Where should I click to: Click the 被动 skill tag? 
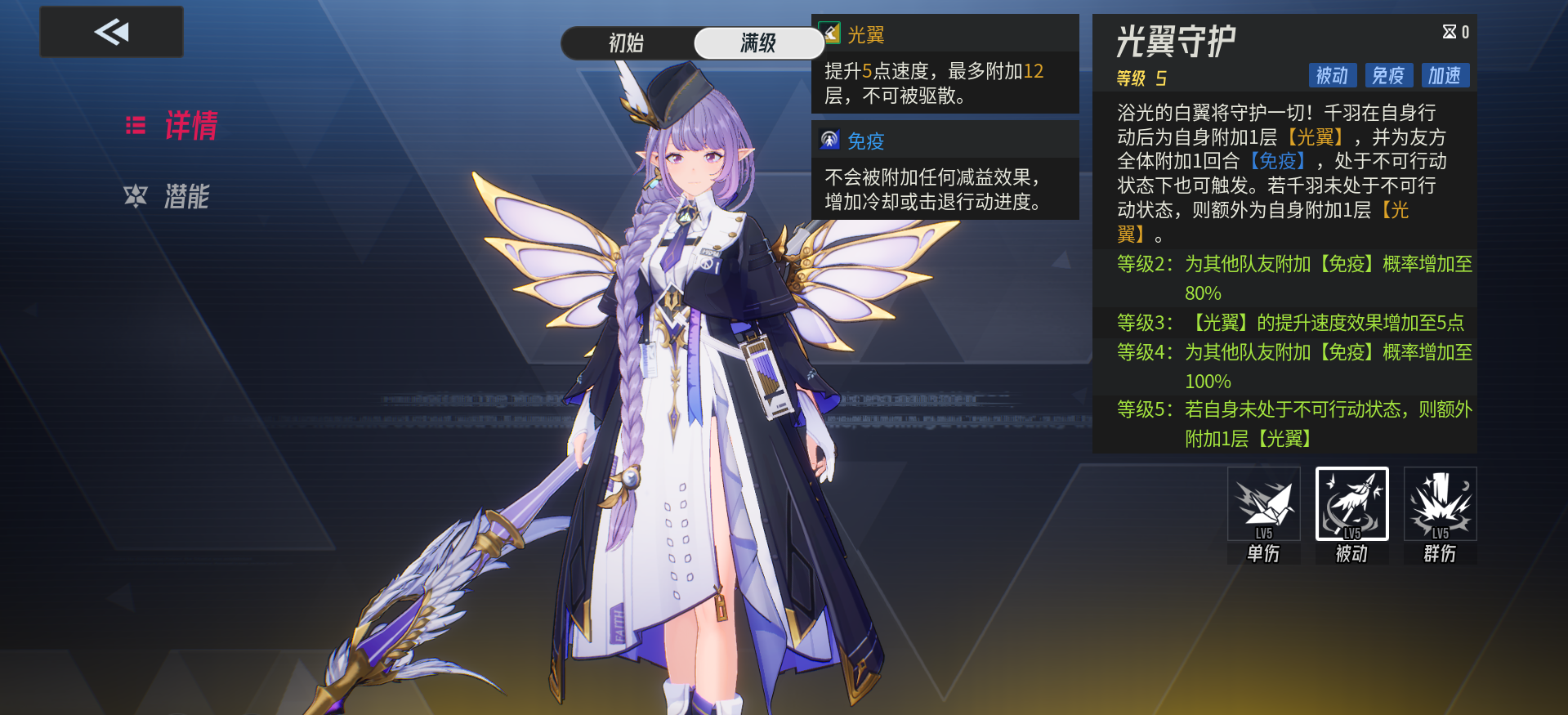1332,76
